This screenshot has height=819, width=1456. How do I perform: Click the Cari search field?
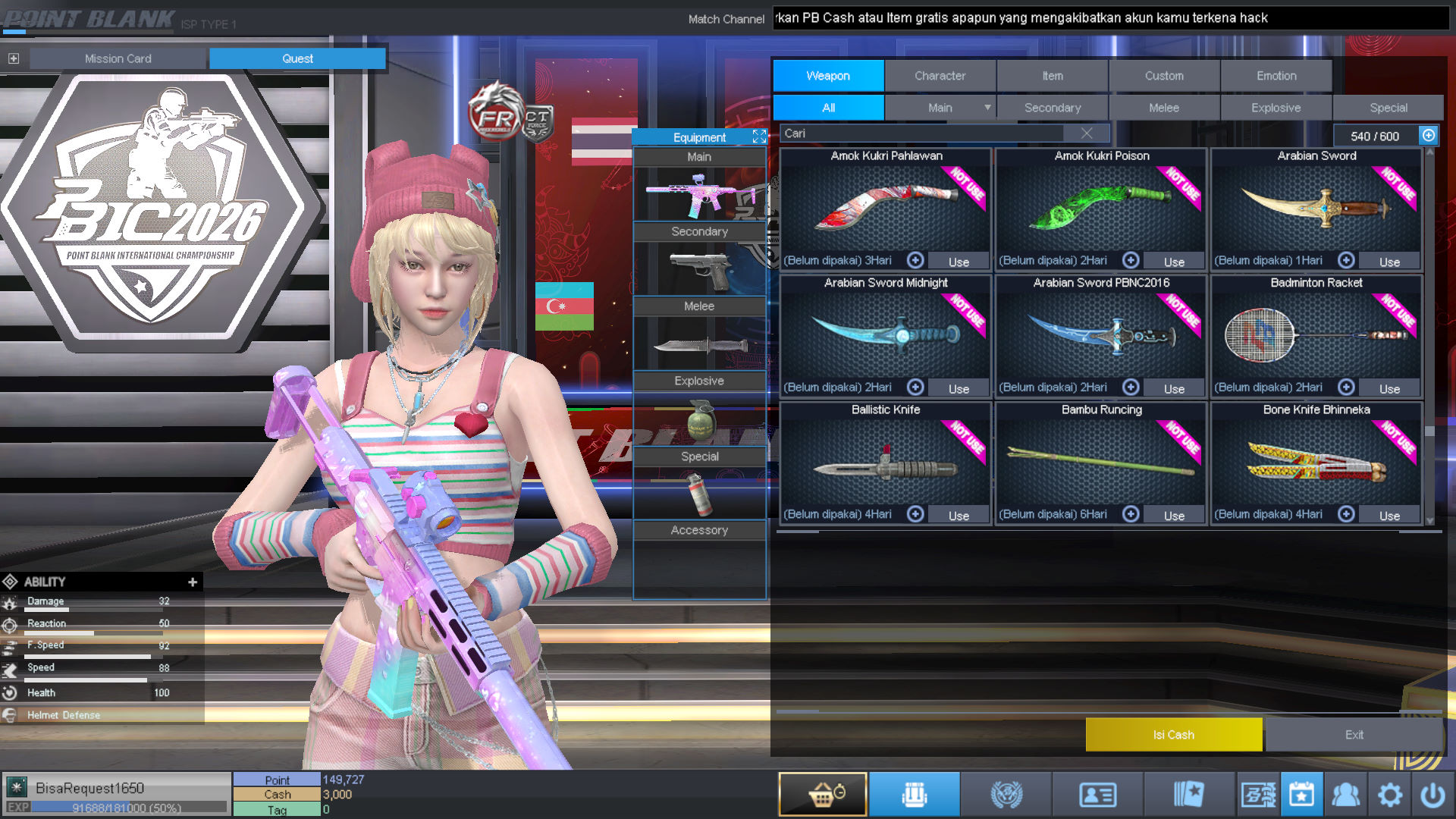point(921,133)
